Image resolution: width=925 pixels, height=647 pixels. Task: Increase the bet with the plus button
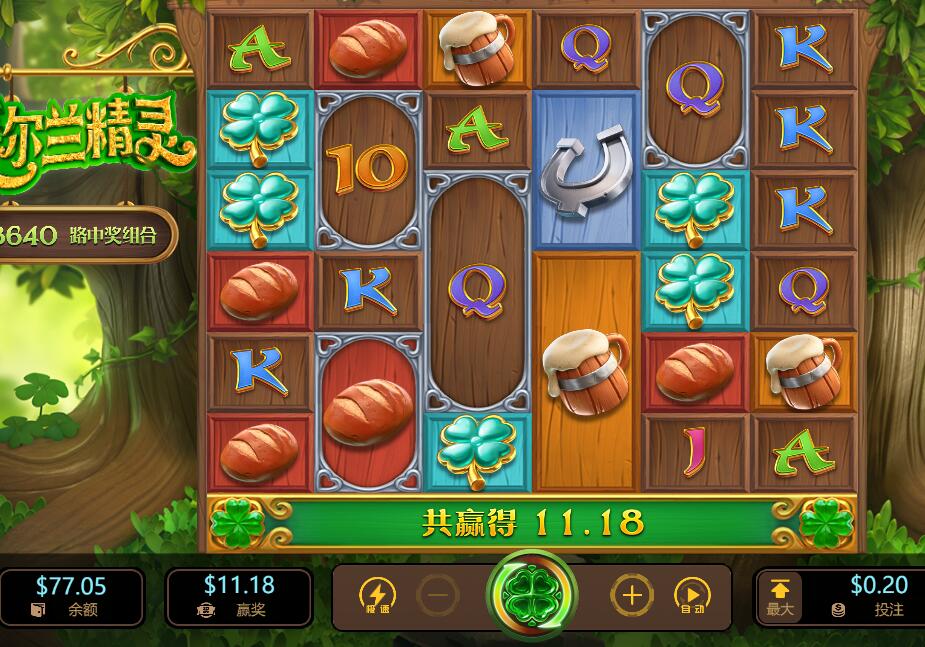[631, 596]
